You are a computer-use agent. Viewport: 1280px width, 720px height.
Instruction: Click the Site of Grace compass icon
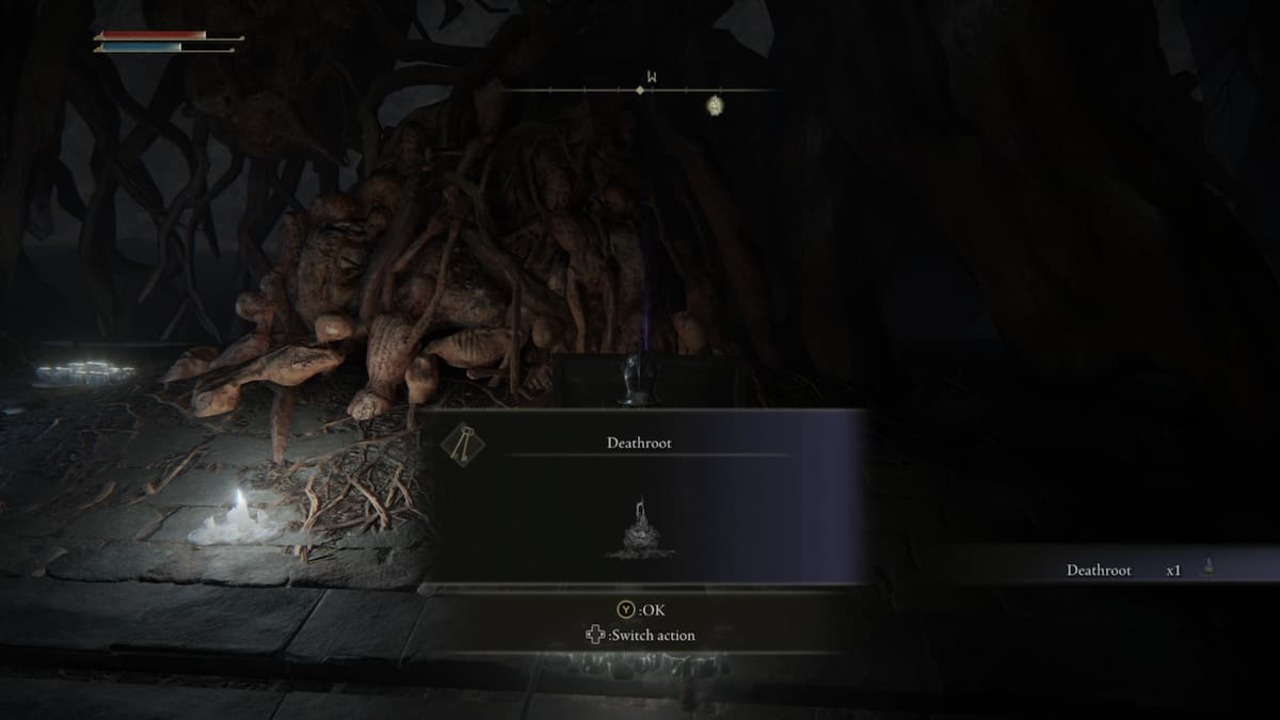[715, 104]
